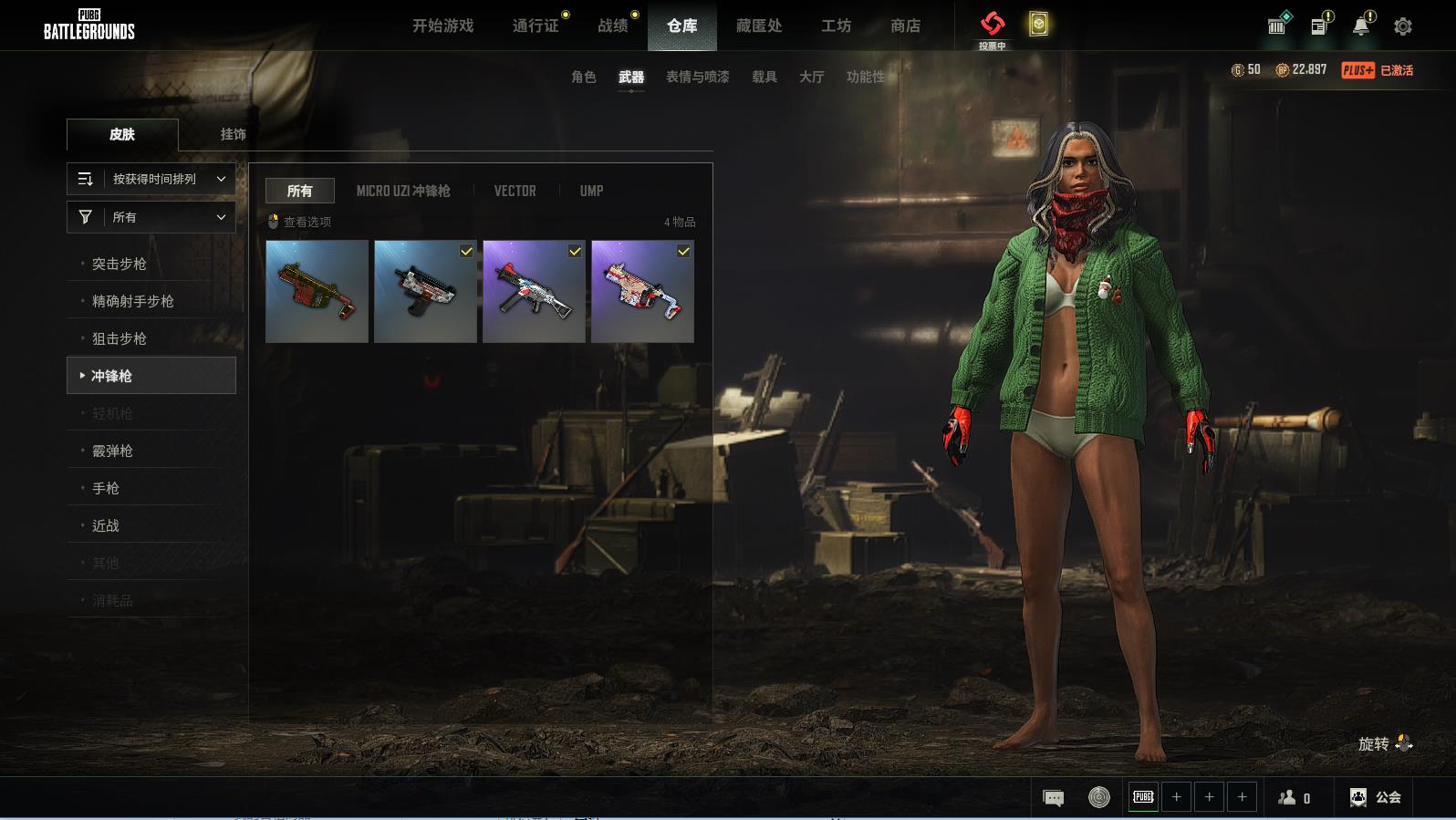1456x820 pixels.
Task: Switch to the 载具 vehicle tab
Action: pos(764,77)
